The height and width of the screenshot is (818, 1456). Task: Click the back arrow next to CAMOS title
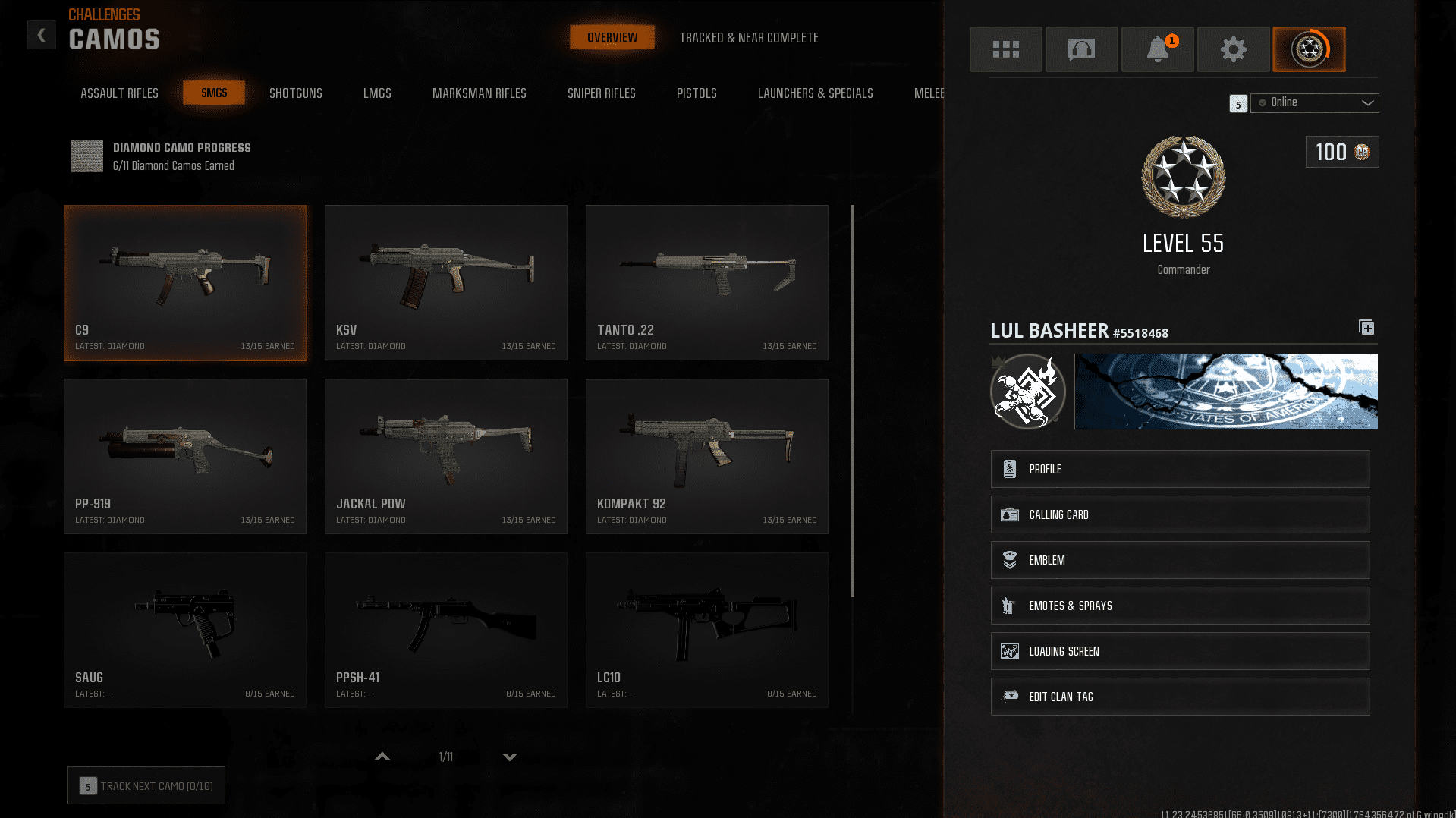(x=41, y=34)
